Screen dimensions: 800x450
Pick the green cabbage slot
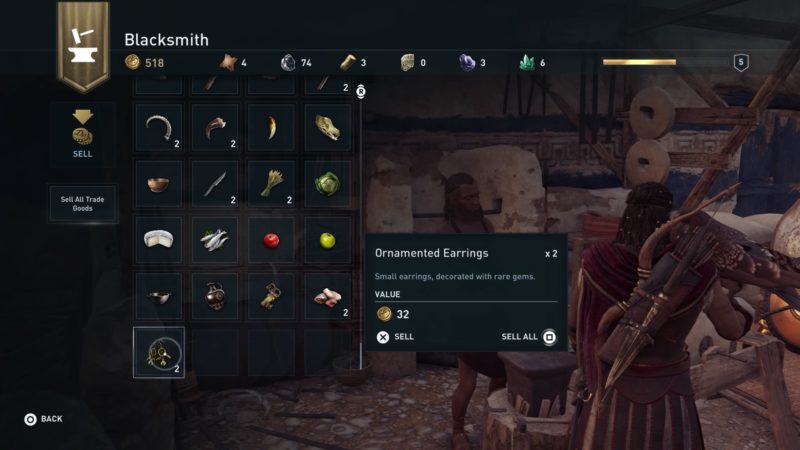(327, 184)
